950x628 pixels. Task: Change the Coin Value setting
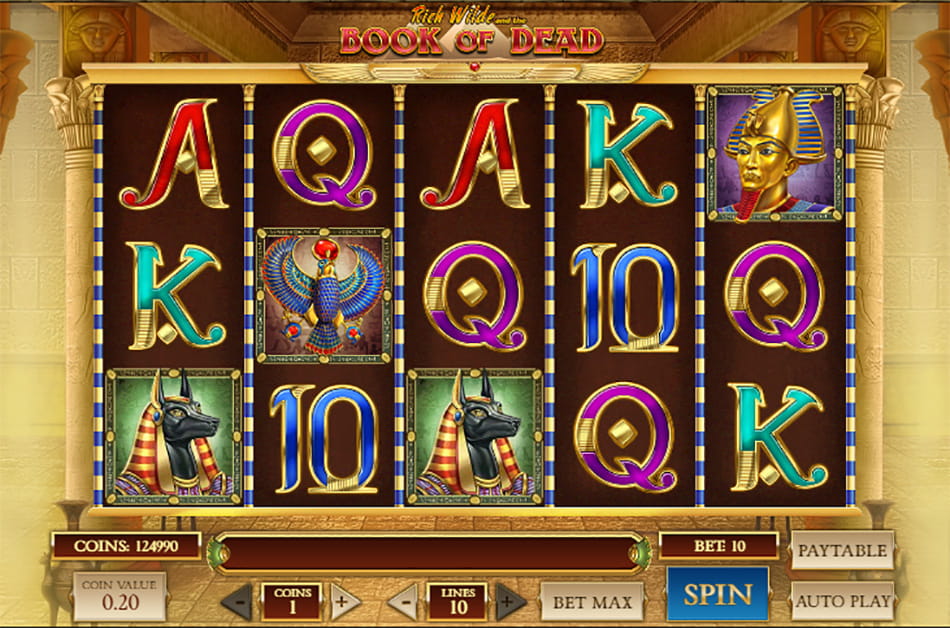click(119, 596)
